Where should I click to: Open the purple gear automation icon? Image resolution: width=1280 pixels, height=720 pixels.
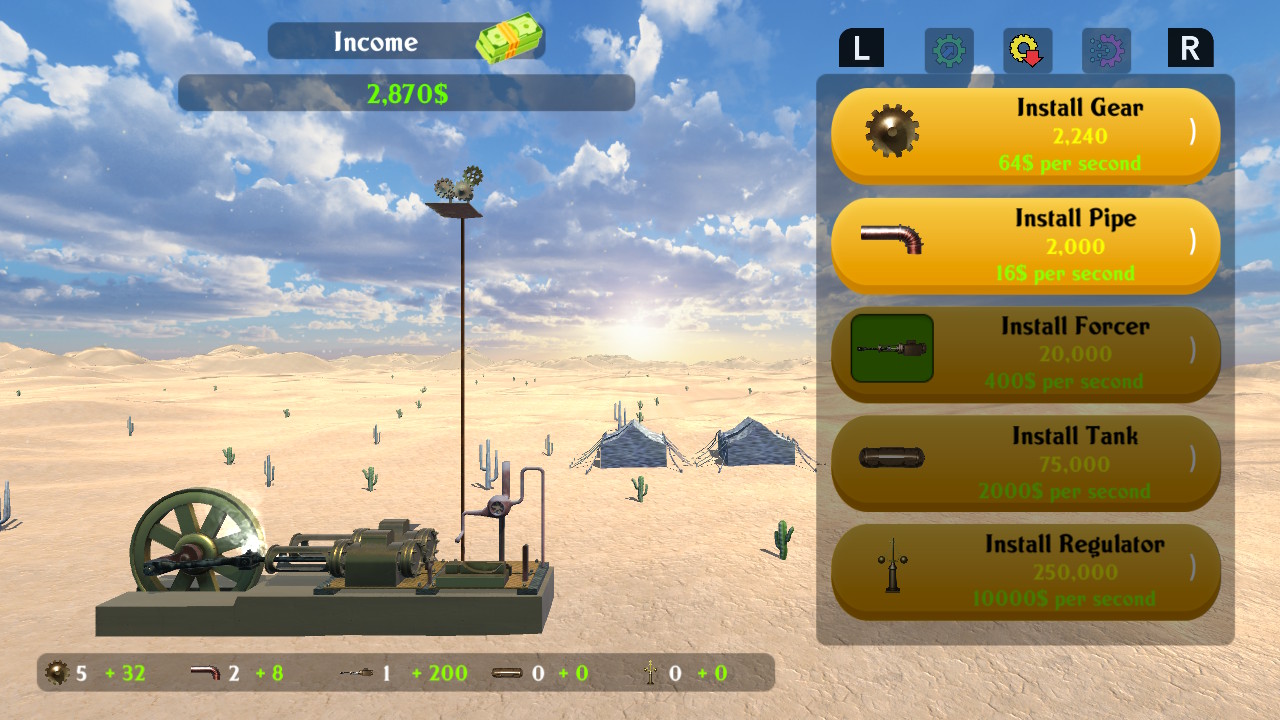point(1106,49)
